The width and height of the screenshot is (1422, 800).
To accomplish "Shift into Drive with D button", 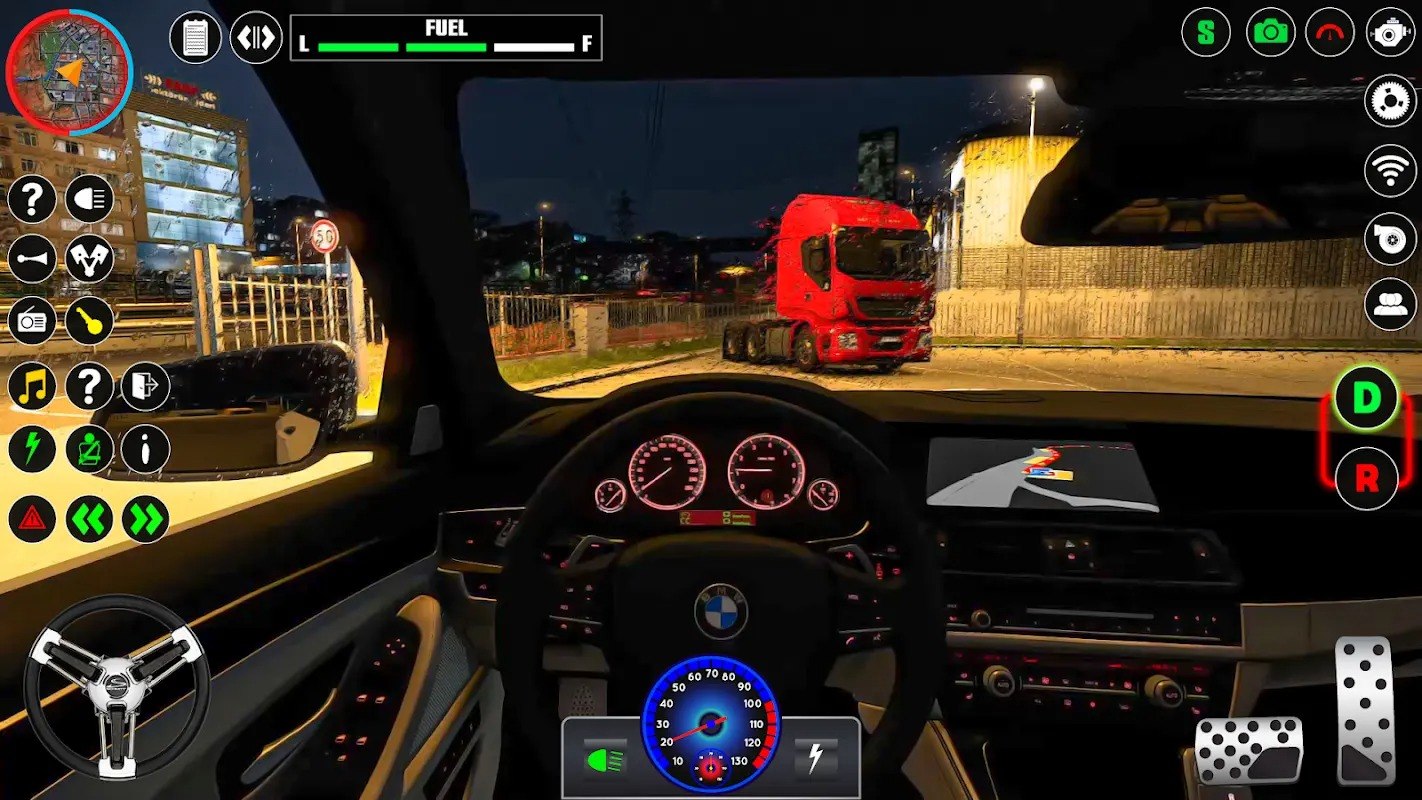I will pos(1366,399).
